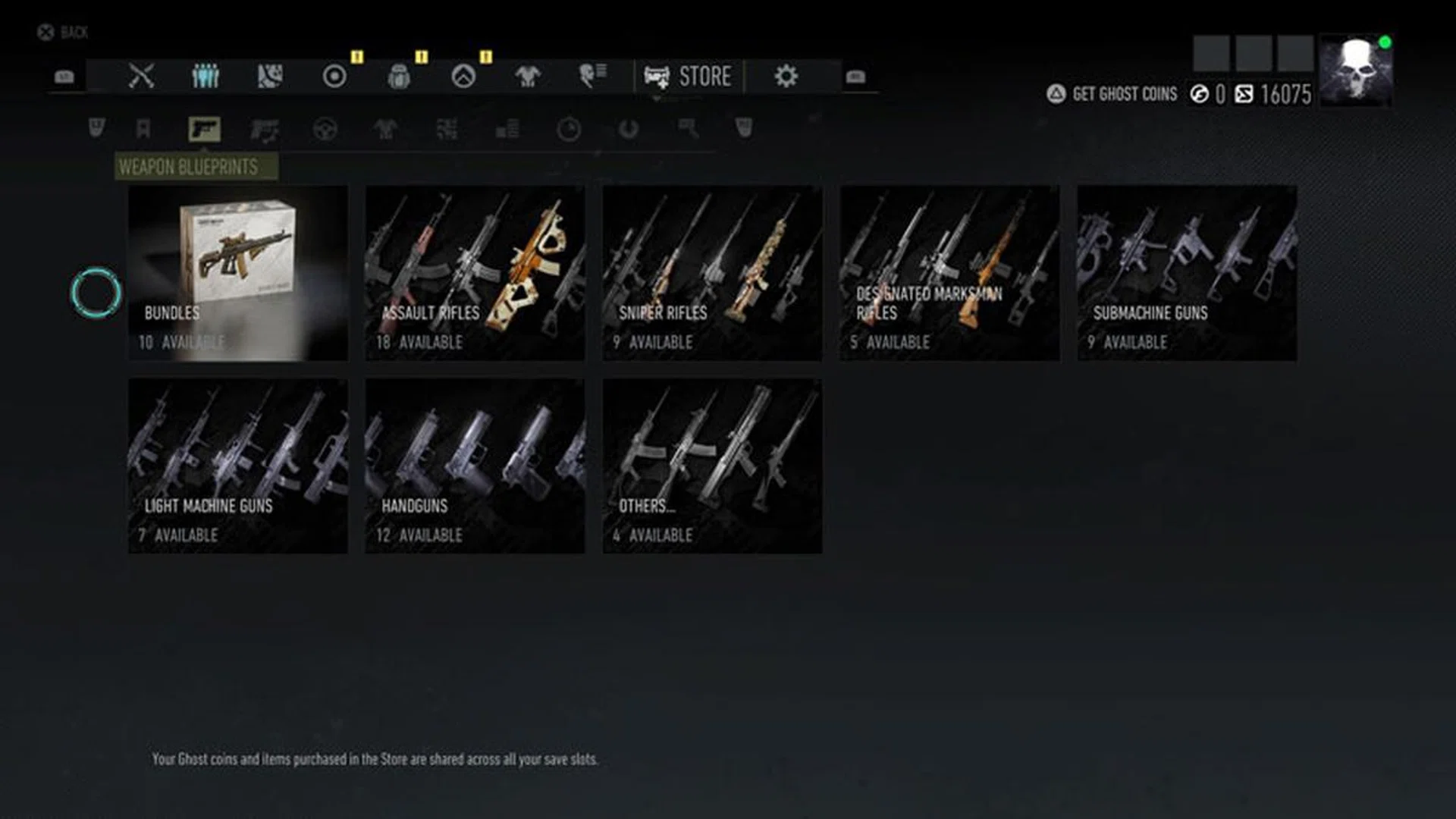This screenshot has height=819, width=1456.
Task: Open the outfit customization tab in sub-menu
Action: point(387,130)
